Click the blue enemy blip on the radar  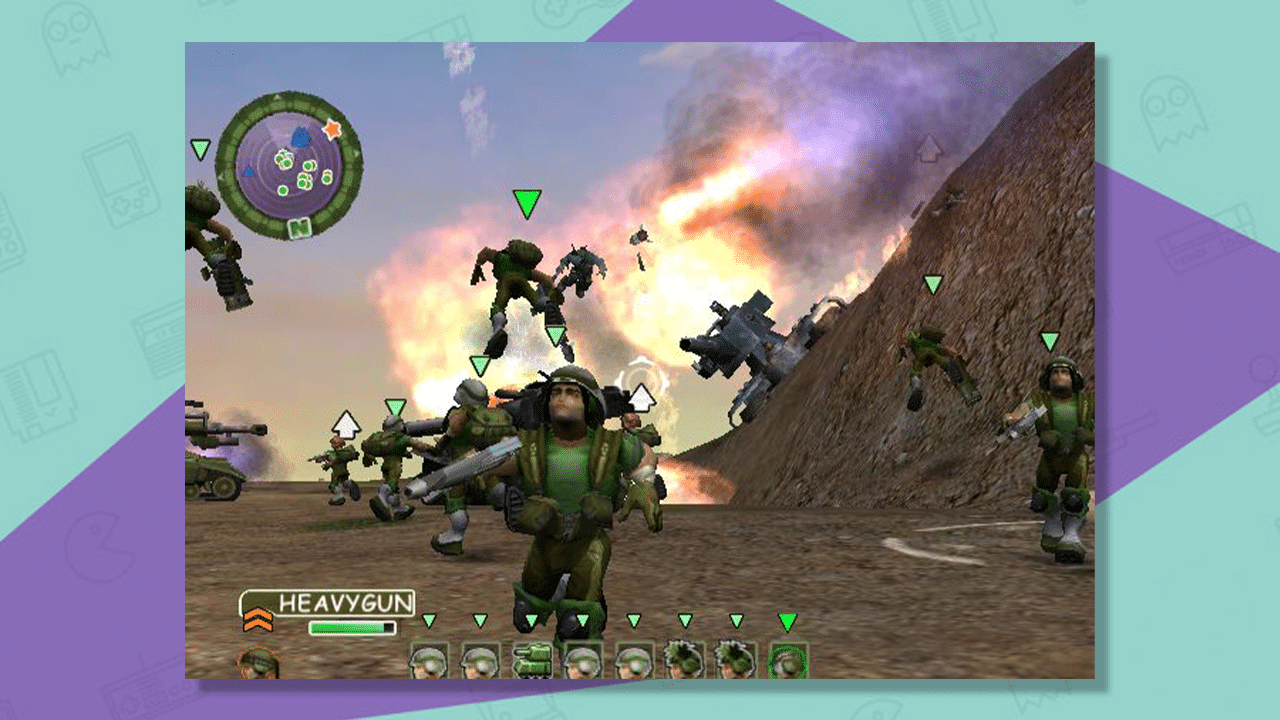[x=299, y=136]
